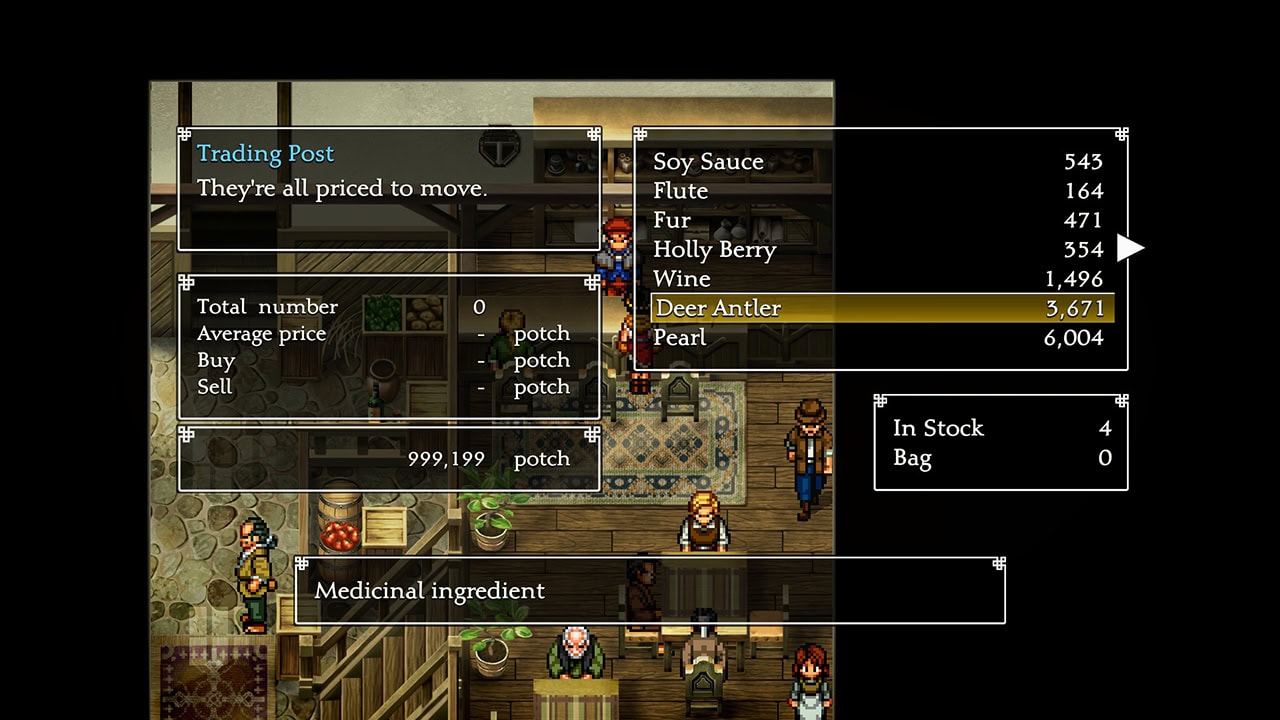Click the highlighted Deer Antler row

pos(880,308)
